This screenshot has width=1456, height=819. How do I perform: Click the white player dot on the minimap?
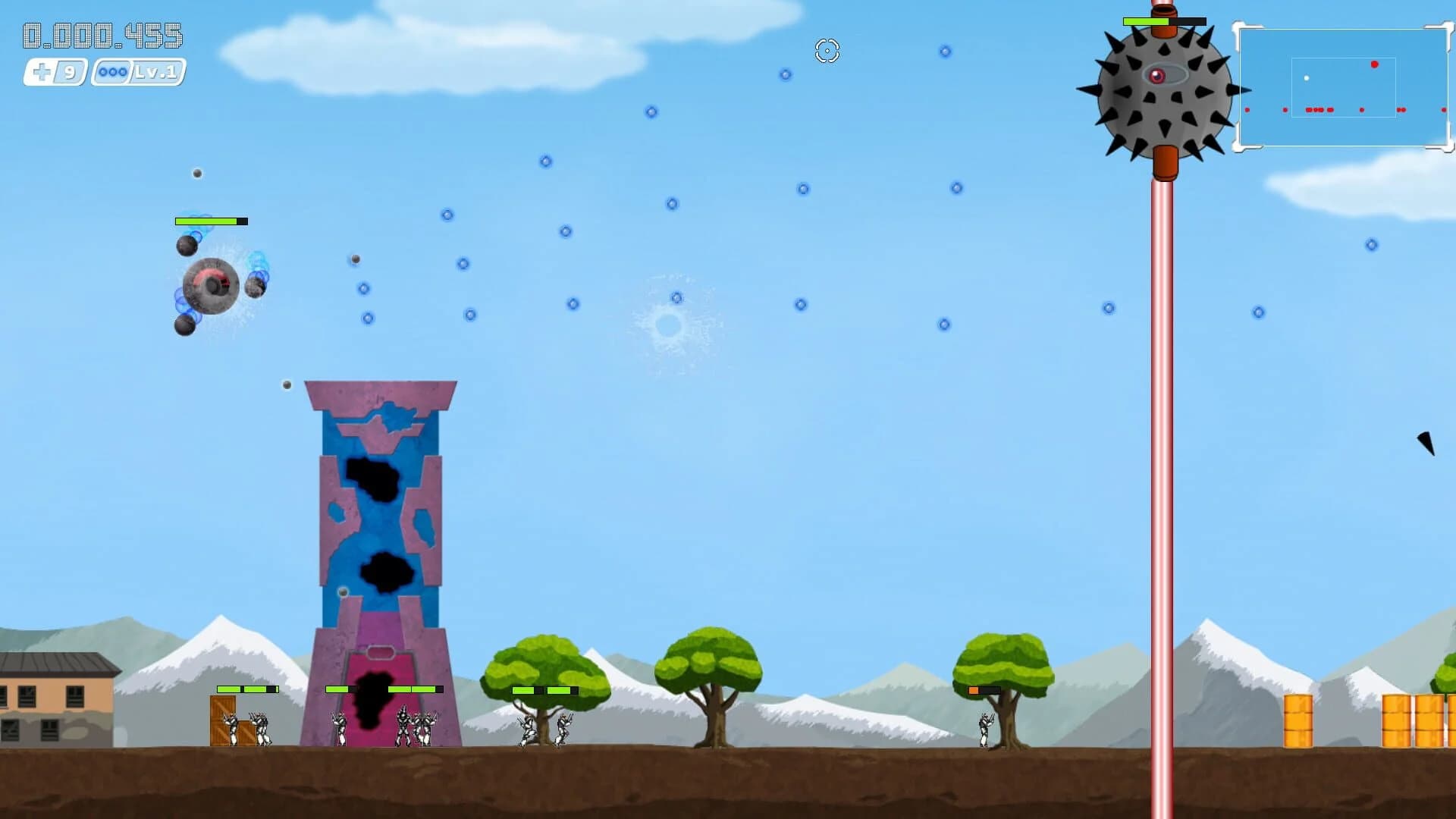click(1307, 77)
